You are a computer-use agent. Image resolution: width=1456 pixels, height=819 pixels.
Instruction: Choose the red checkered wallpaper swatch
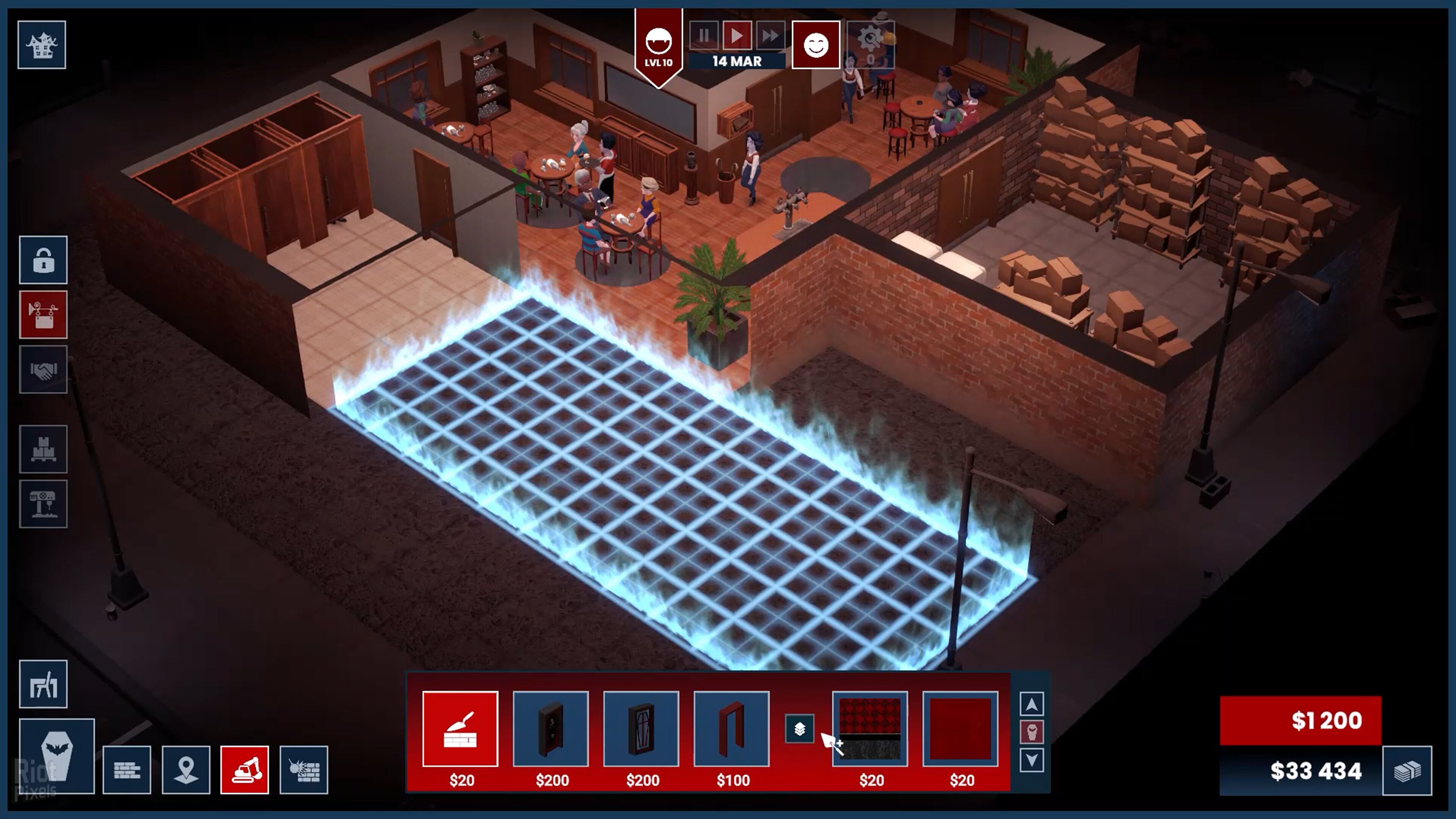tap(870, 729)
